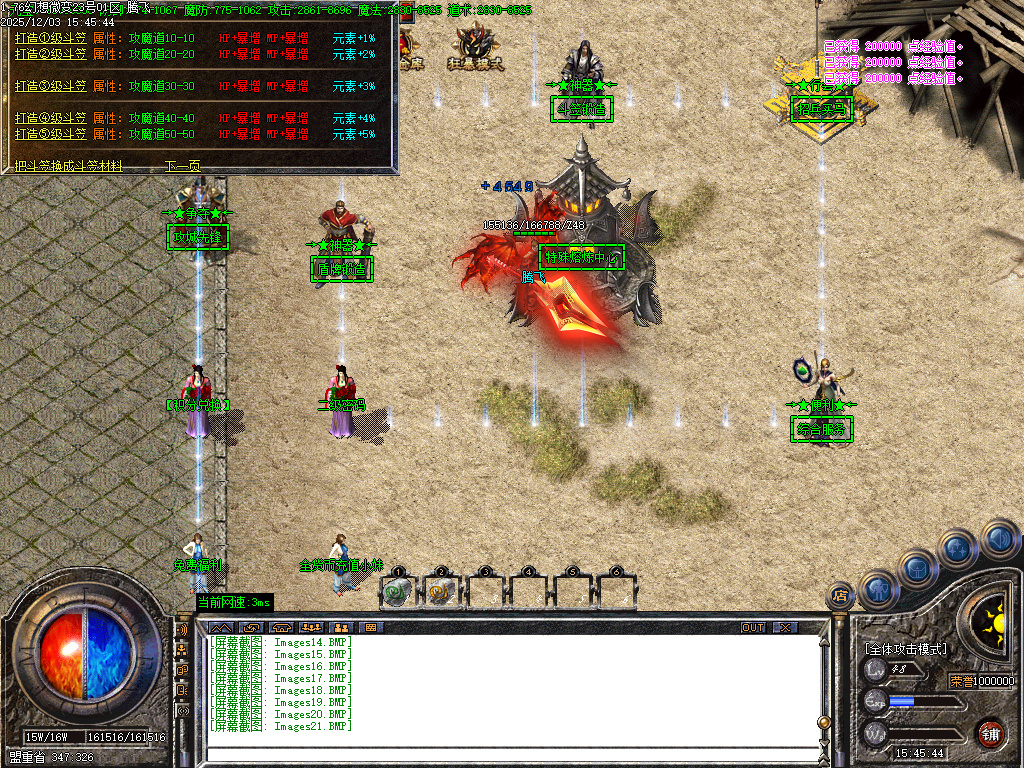Click 把斗笠换成斗笠材料 exchange link

69,166
